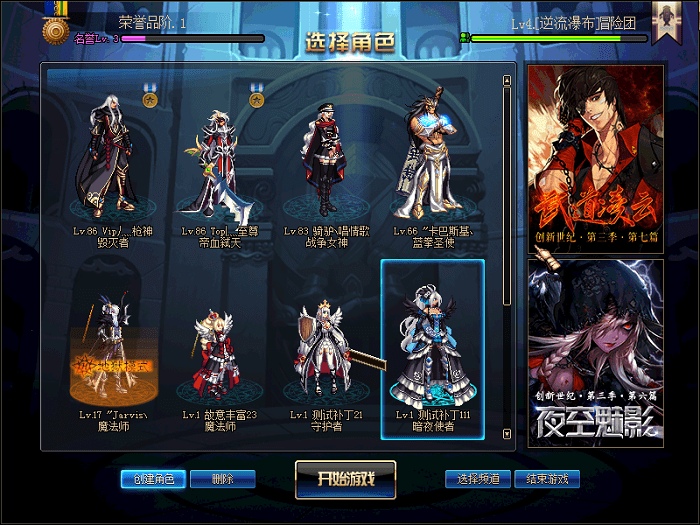Quit via the 结束游戏 button

coord(546,479)
